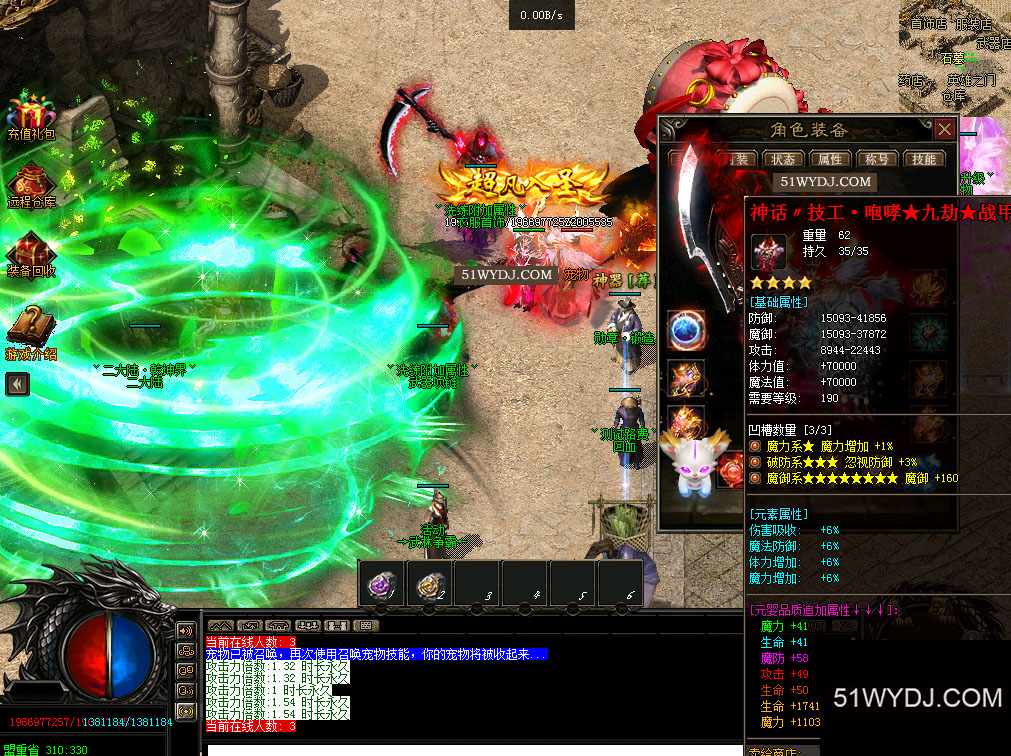Viewport: 1011px width, 756px height.
Task: Click the chat text input field
Action: [x=470, y=747]
